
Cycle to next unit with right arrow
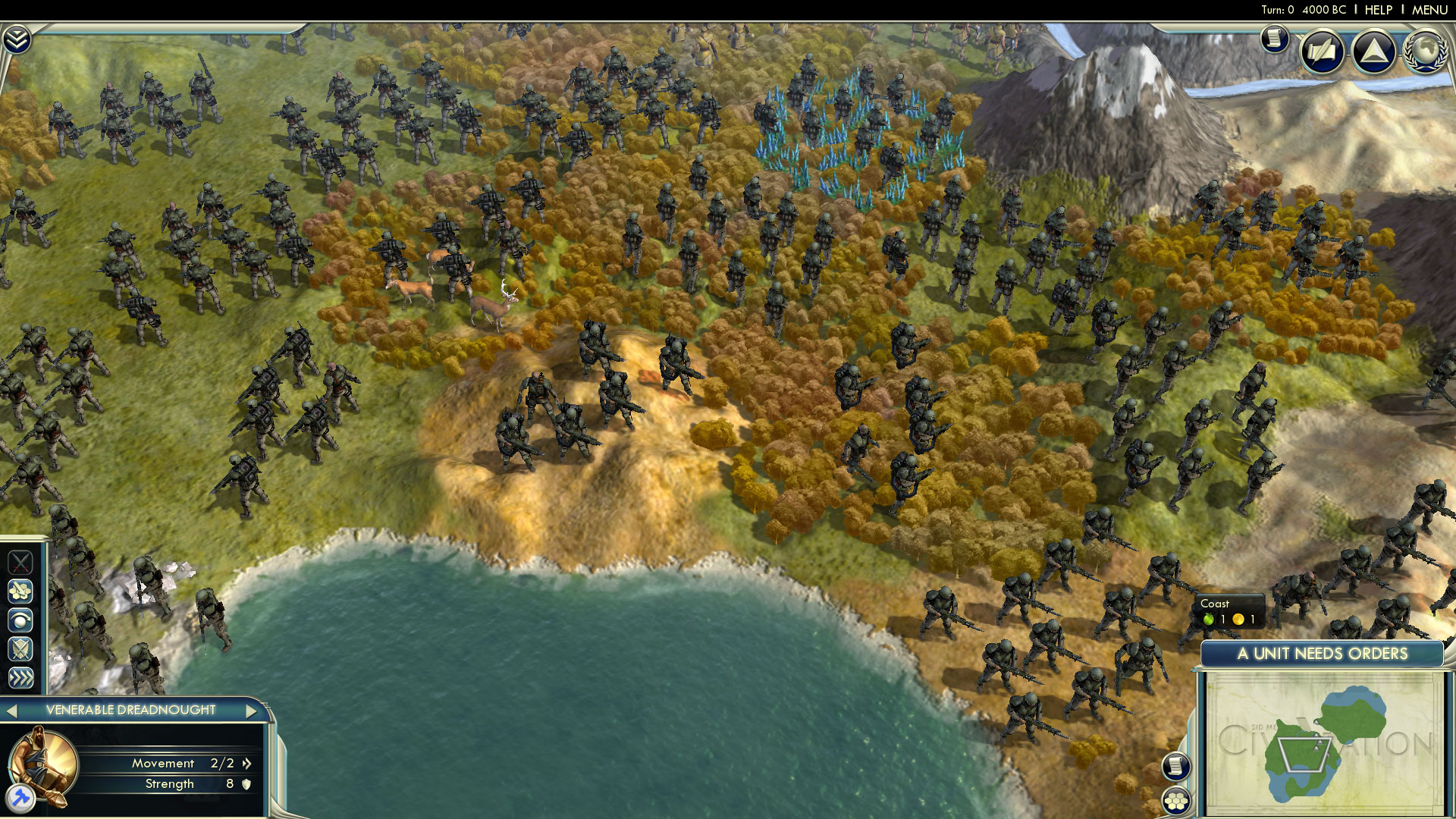[x=251, y=711]
